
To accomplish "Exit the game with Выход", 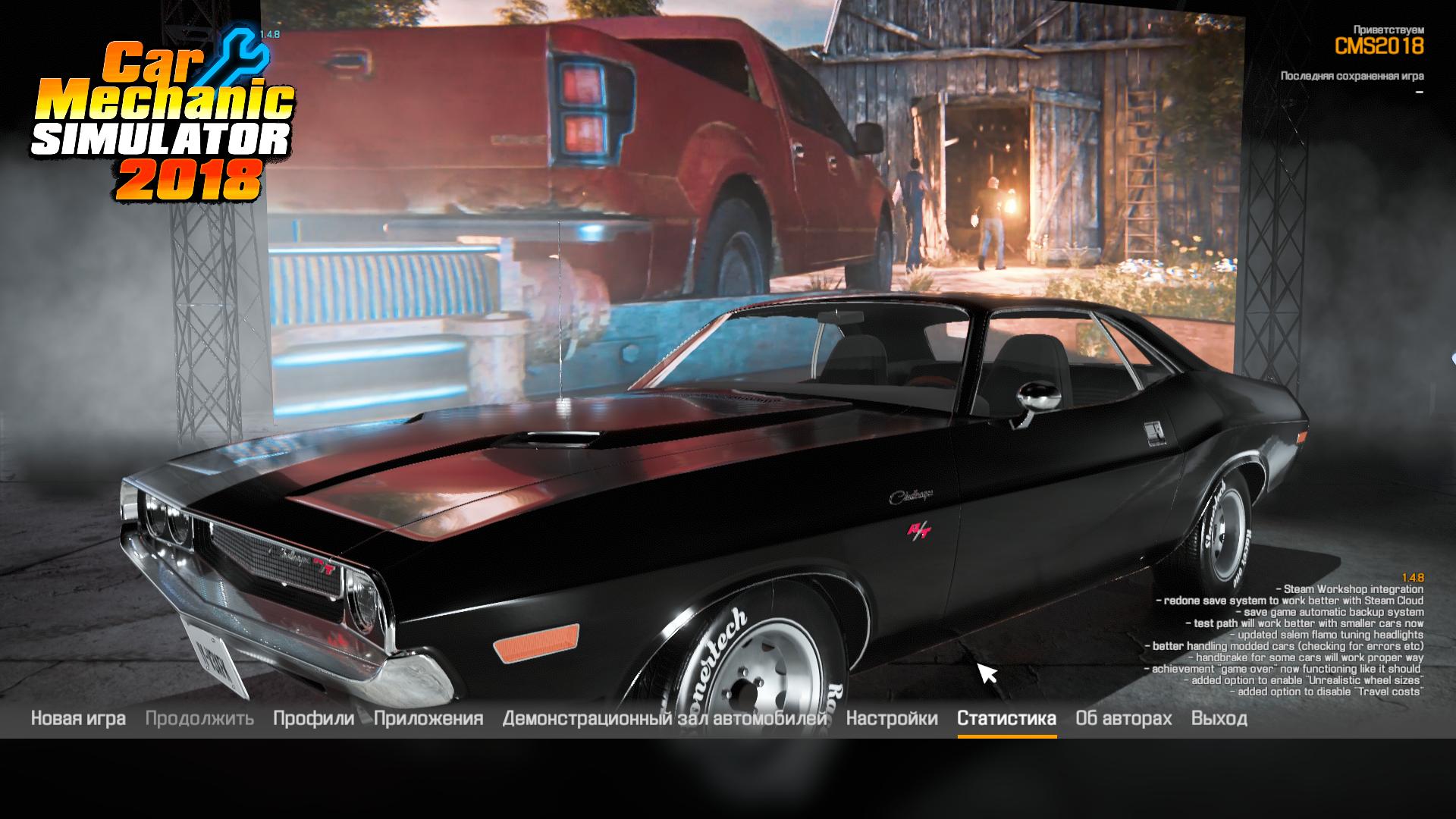I will pyautogui.click(x=1219, y=718).
